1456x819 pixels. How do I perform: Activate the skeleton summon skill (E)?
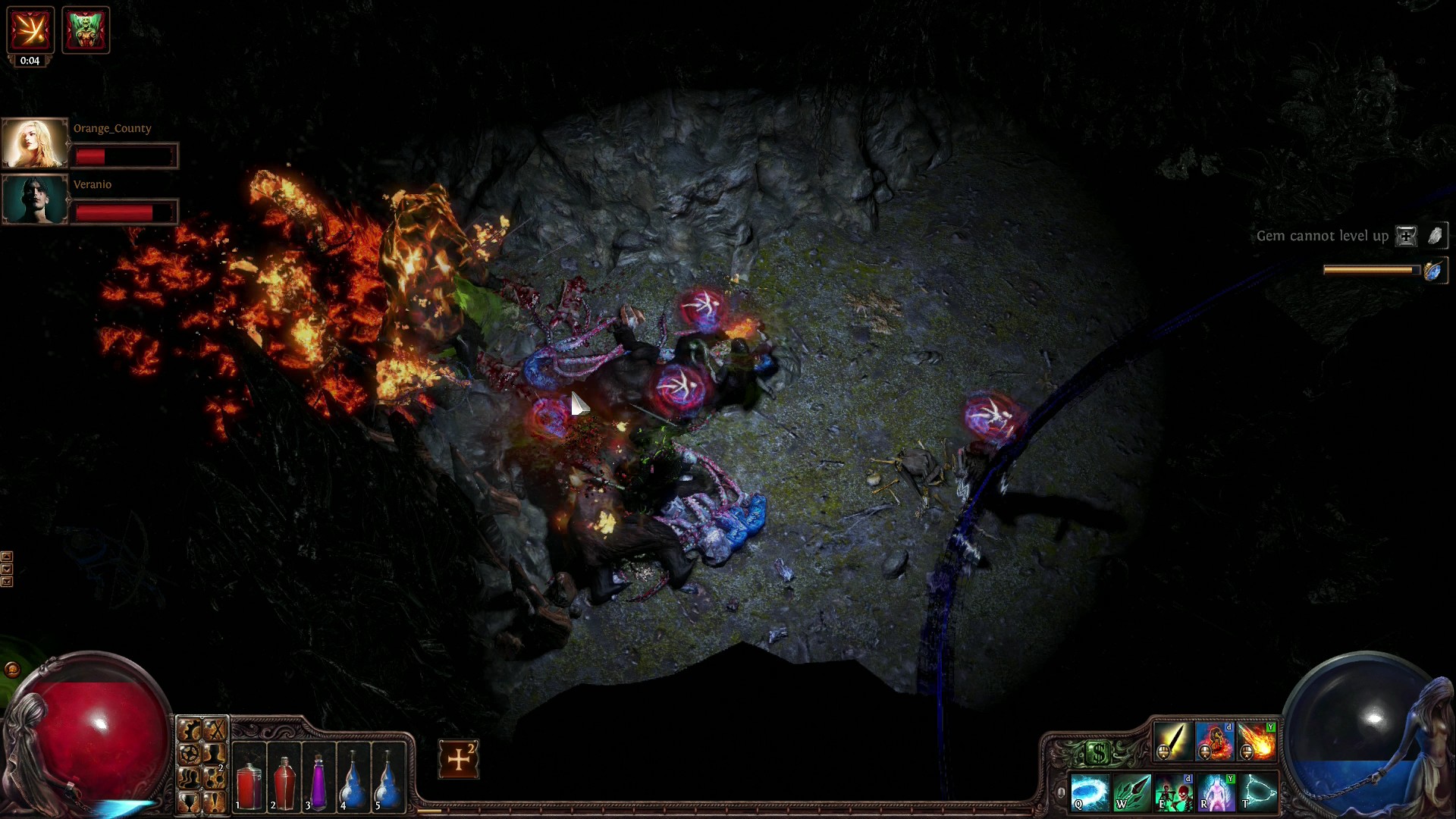1174,792
